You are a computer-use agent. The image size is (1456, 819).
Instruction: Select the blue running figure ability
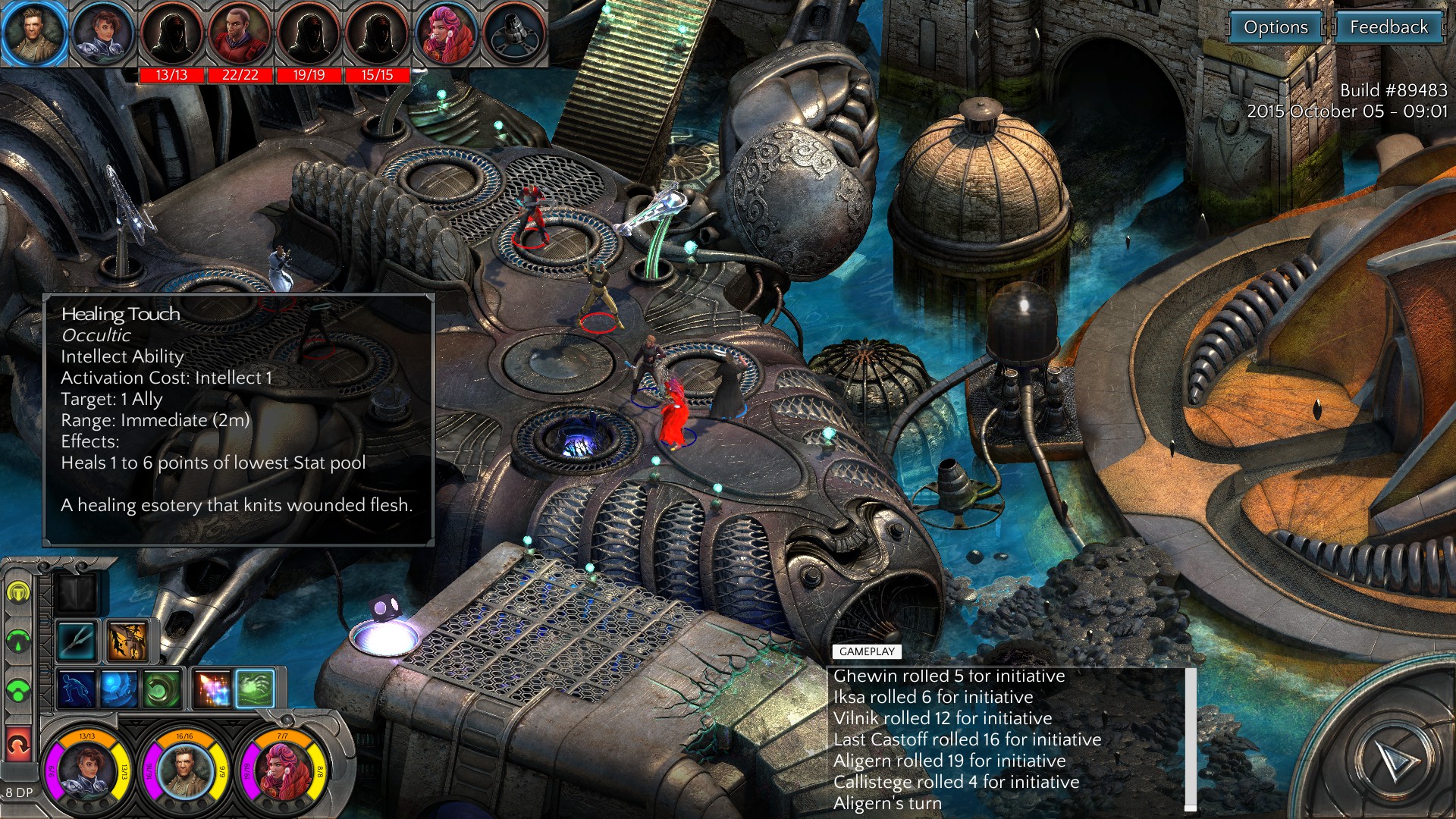pyautogui.click(x=77, y=689)
